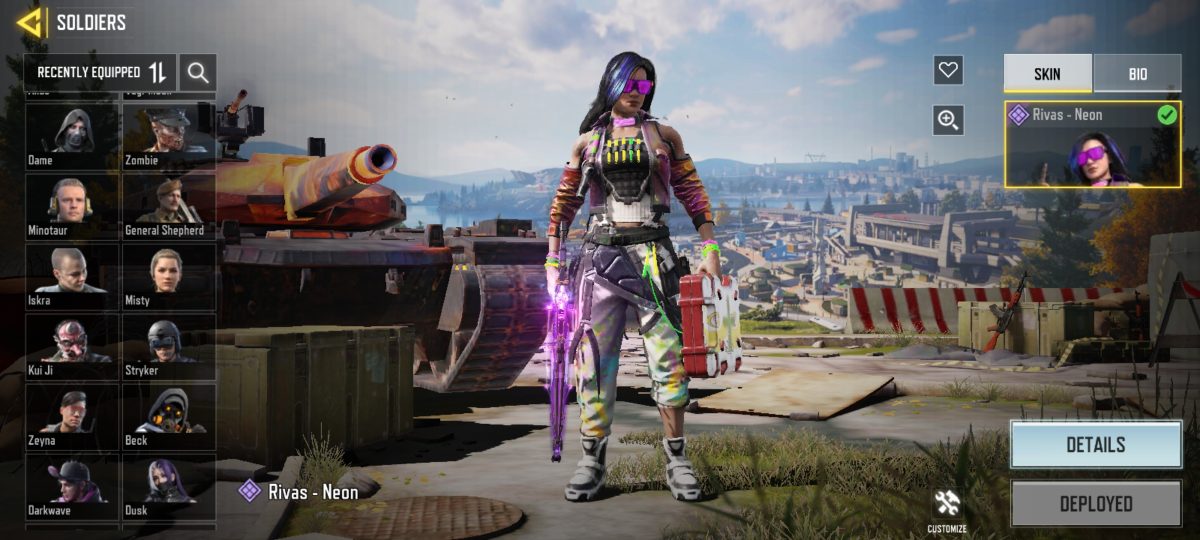This screenshot has height=540, width=1200.
Task: Pick the Misty soldier tile
Action: coord(168,275)
